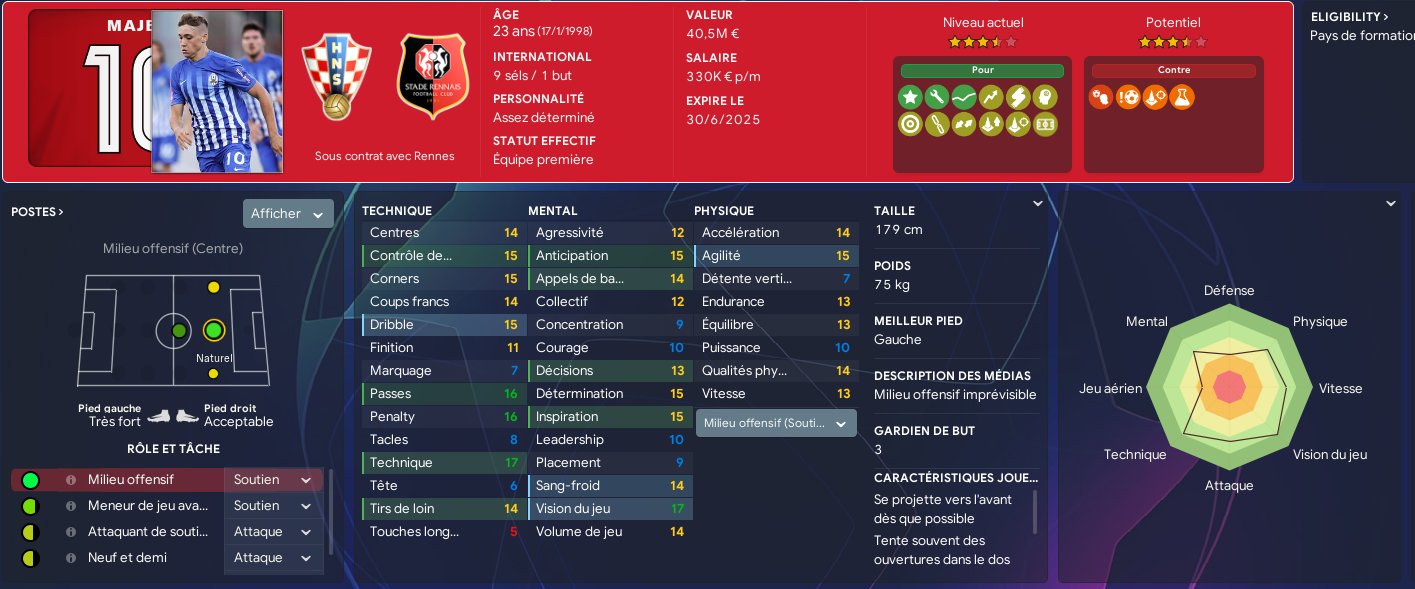The image size is (1415, 589).
Task: Select the Agilité attribute row
Action: click(775, 256)
